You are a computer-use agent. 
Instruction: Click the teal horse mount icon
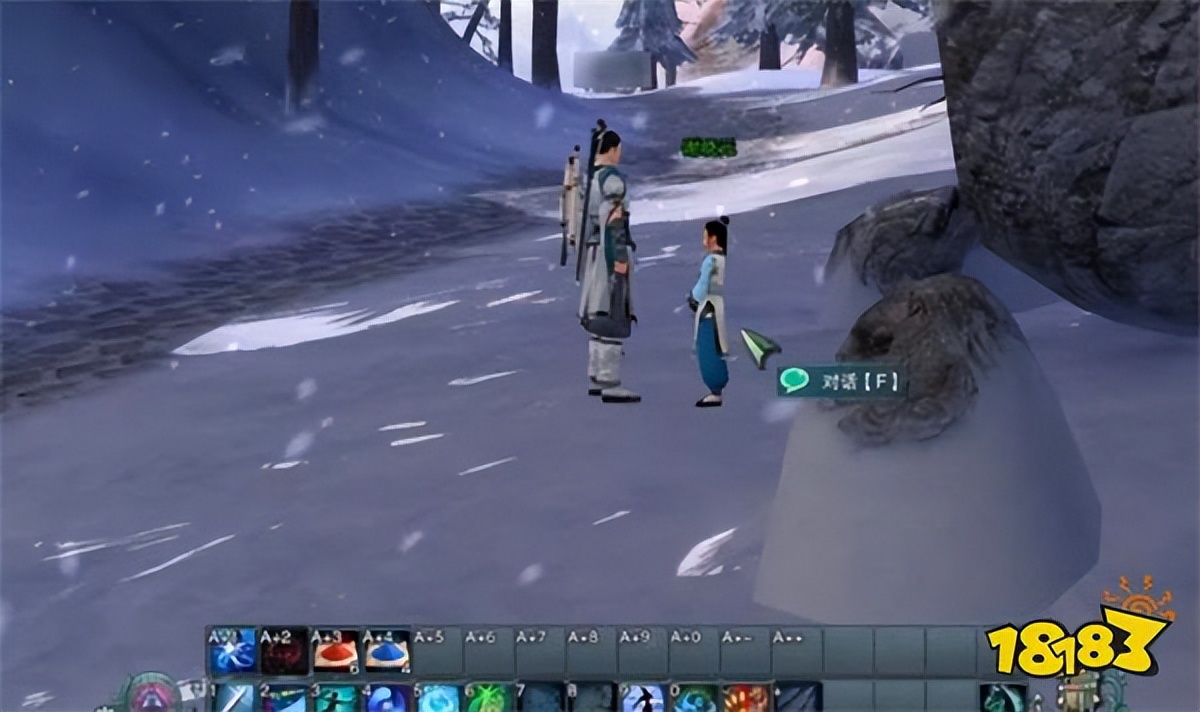(x=1002, y=698)
